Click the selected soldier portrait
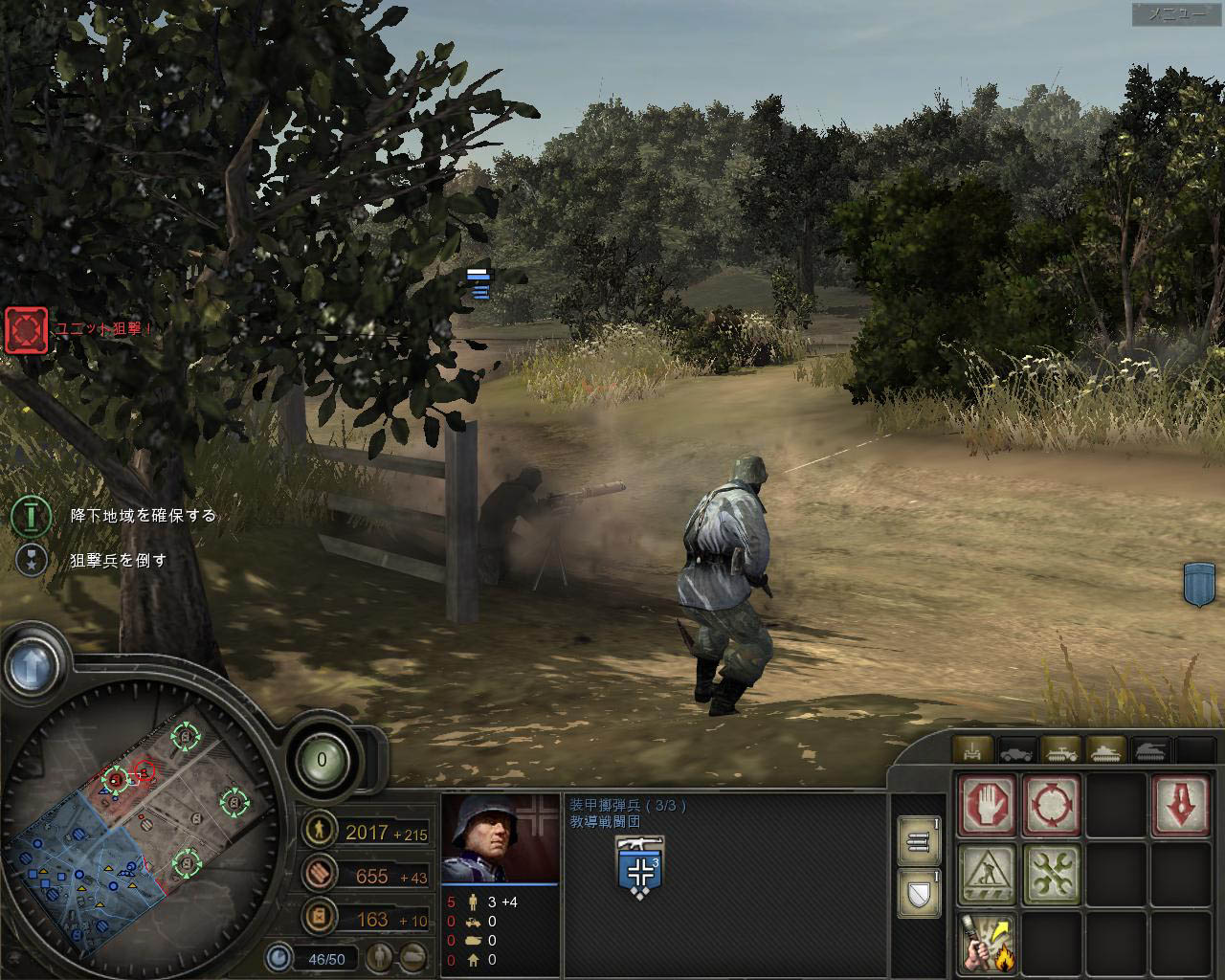1225x980 pixels. (500, 839)
